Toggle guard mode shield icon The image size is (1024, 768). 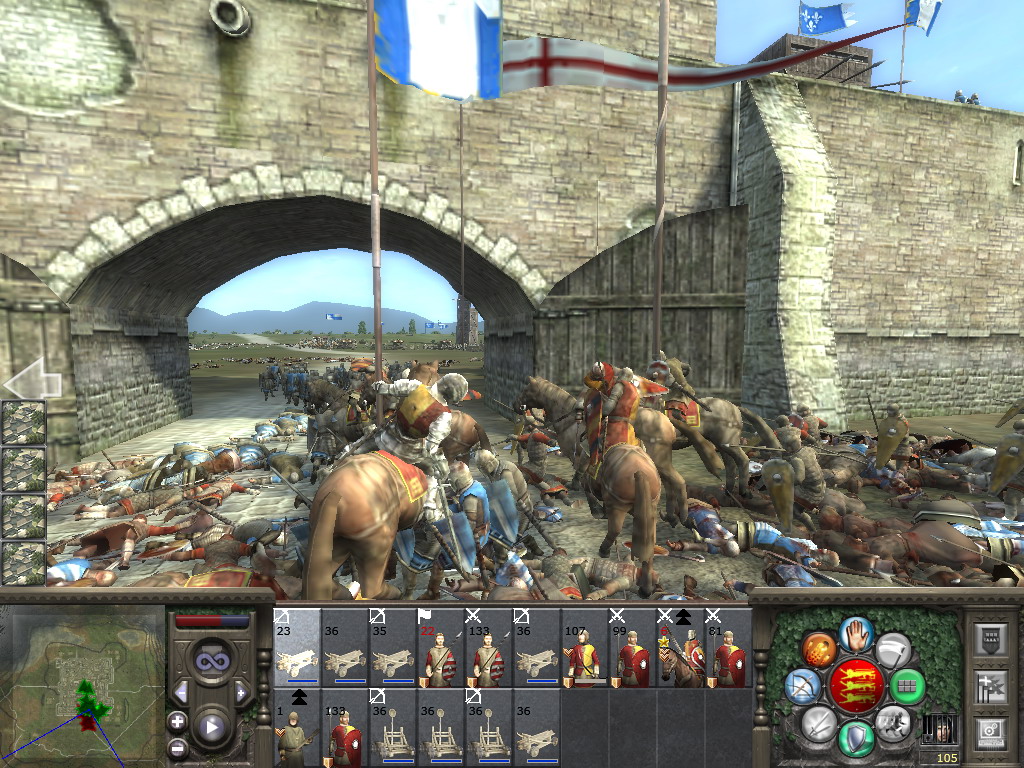[x=857, y=738]
